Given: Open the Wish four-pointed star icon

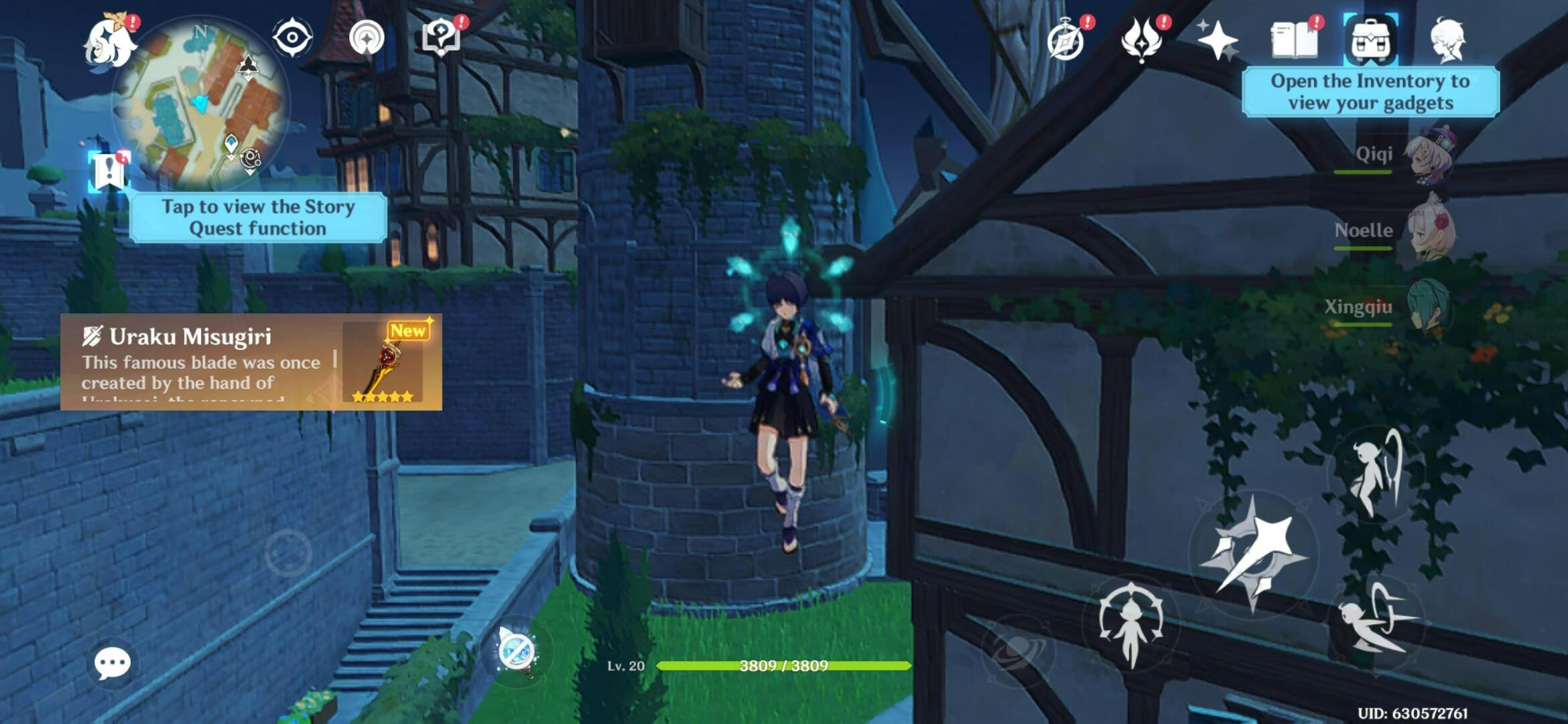Looking at the screenshot, I should coord(1217,40).
